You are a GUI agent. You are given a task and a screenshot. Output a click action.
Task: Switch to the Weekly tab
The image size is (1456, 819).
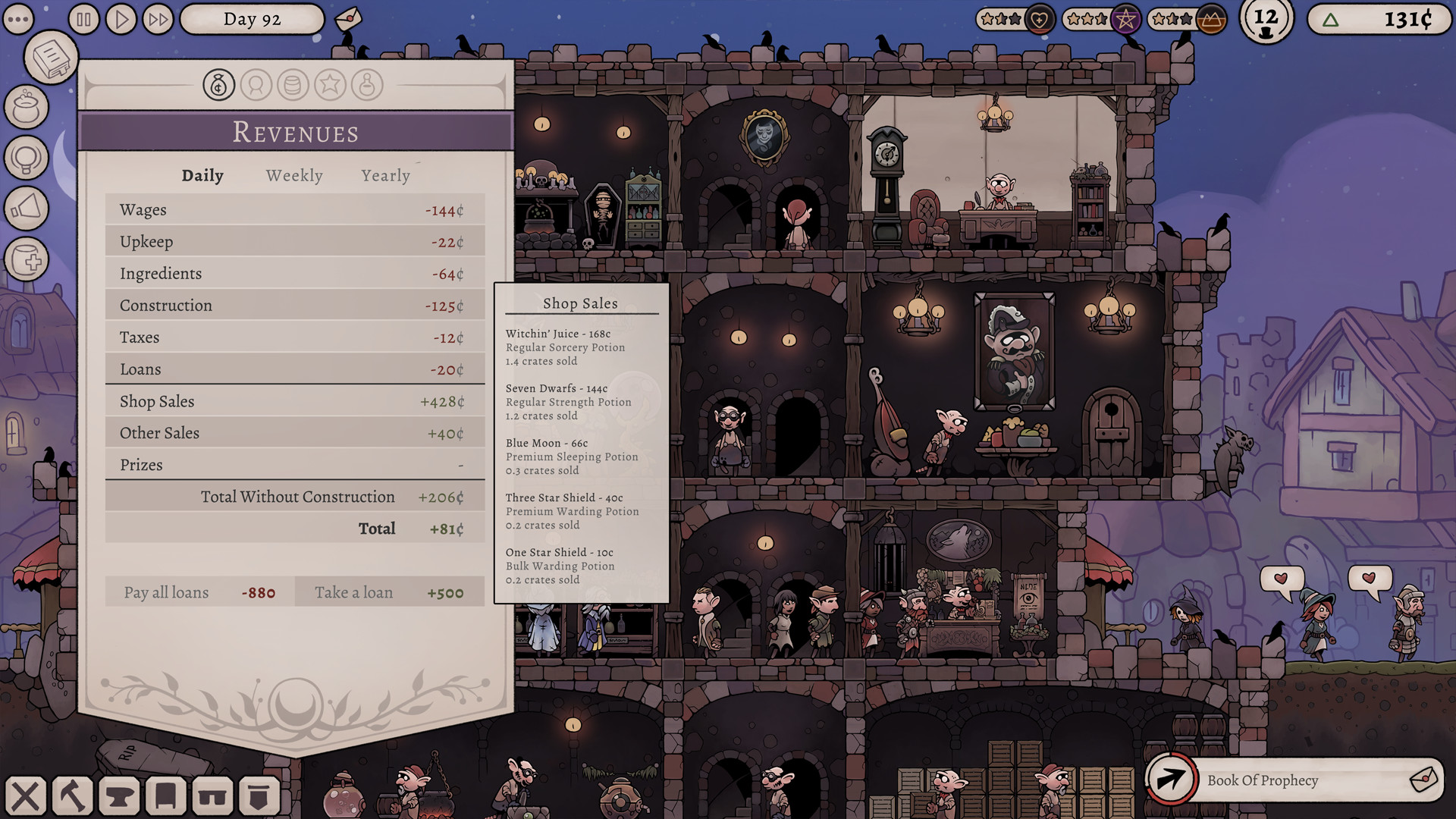293,175
